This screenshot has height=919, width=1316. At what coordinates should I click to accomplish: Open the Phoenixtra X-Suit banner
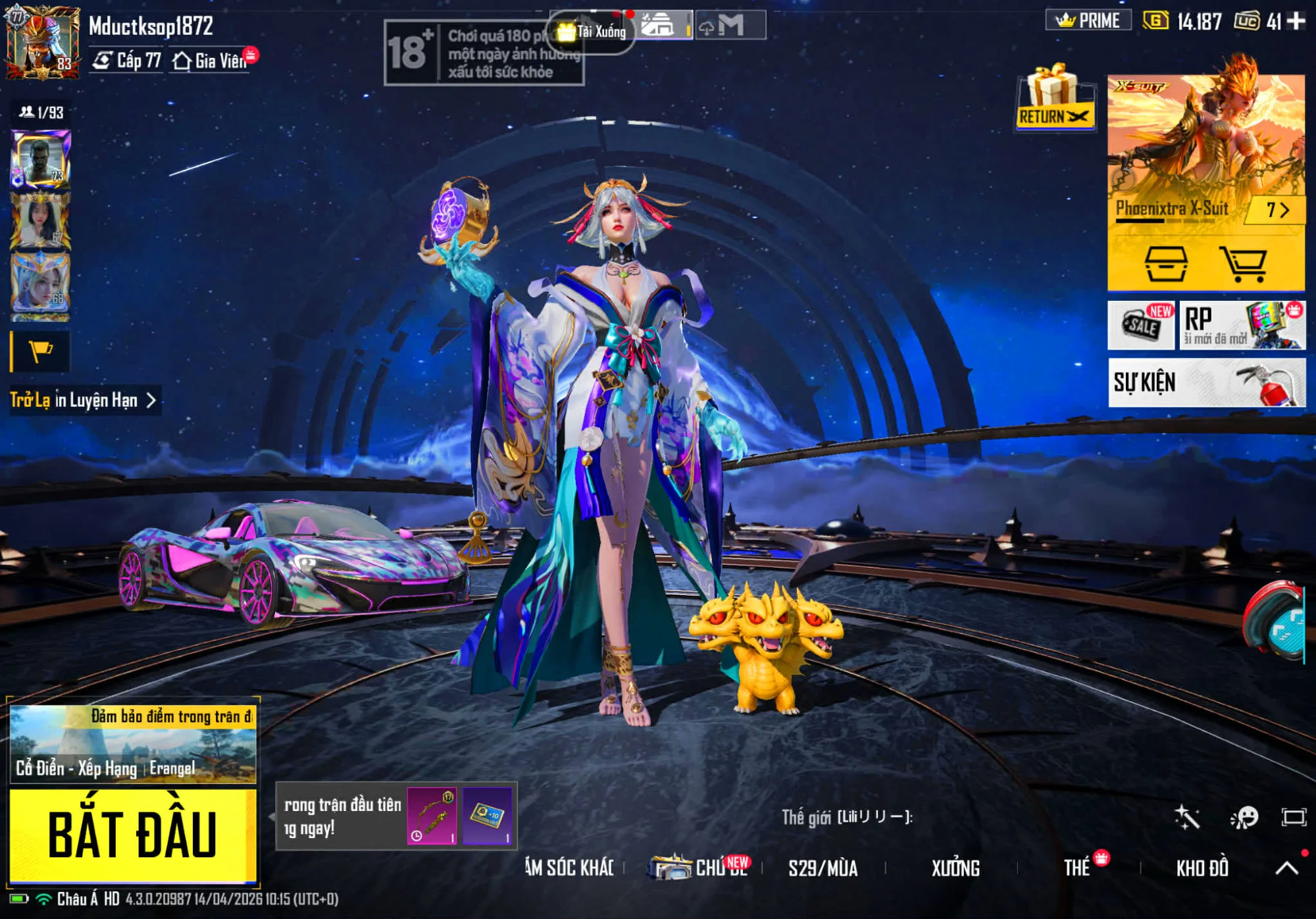tap(1205, 151)
